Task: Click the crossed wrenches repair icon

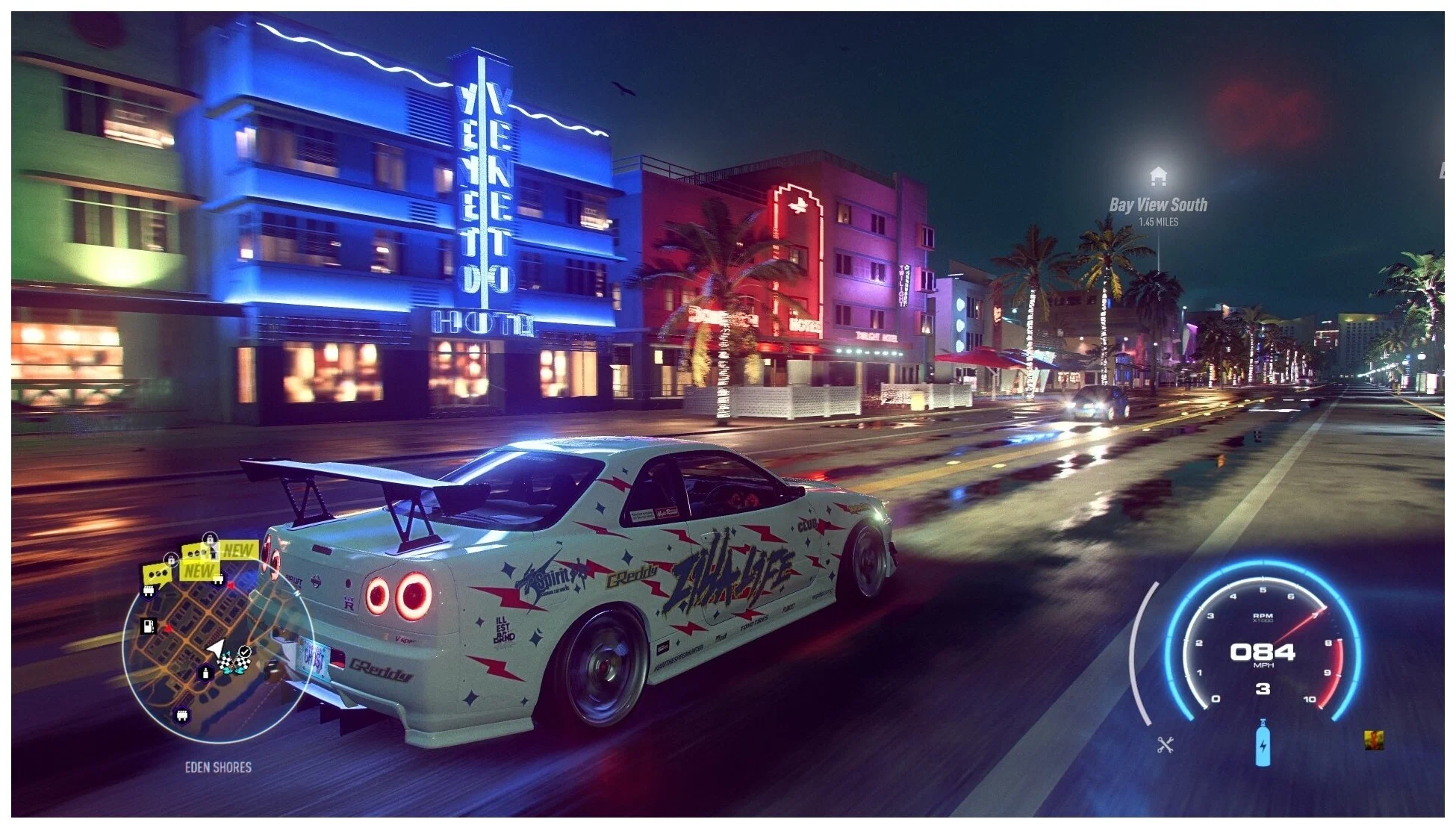Action: click(1166, 744)
